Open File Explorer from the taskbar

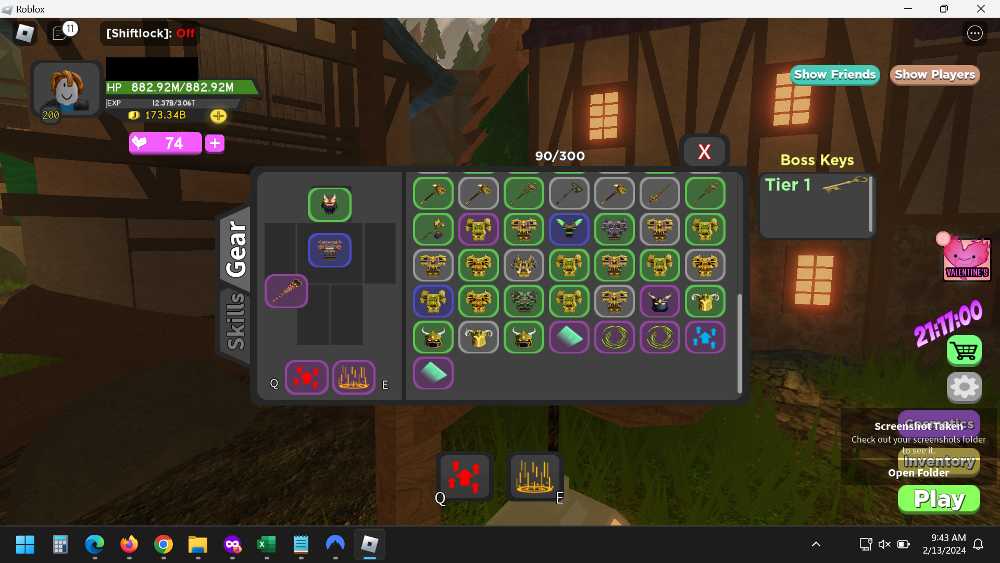coord(198,545)
